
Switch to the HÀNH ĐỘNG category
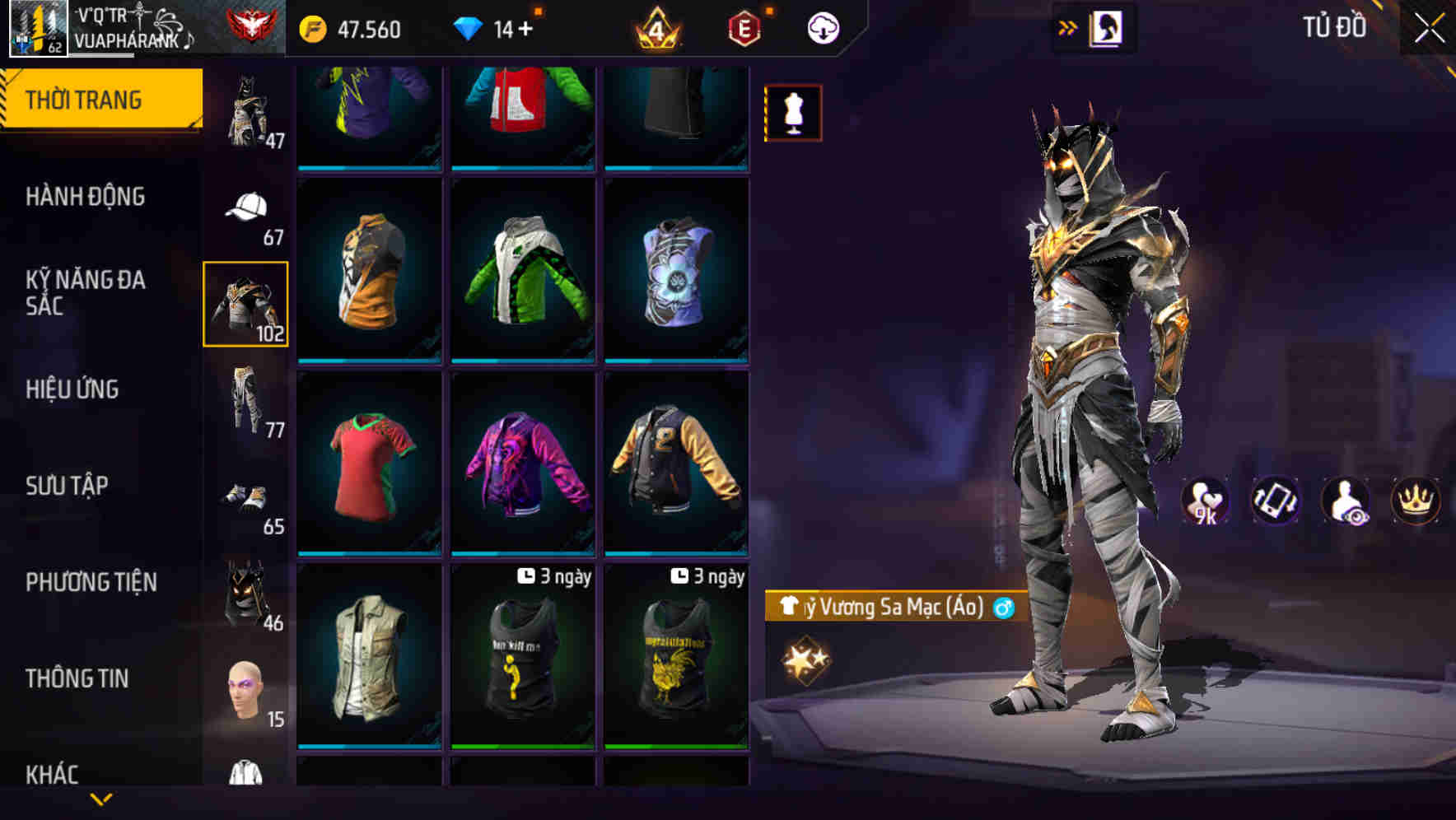[x=87, y=197]
